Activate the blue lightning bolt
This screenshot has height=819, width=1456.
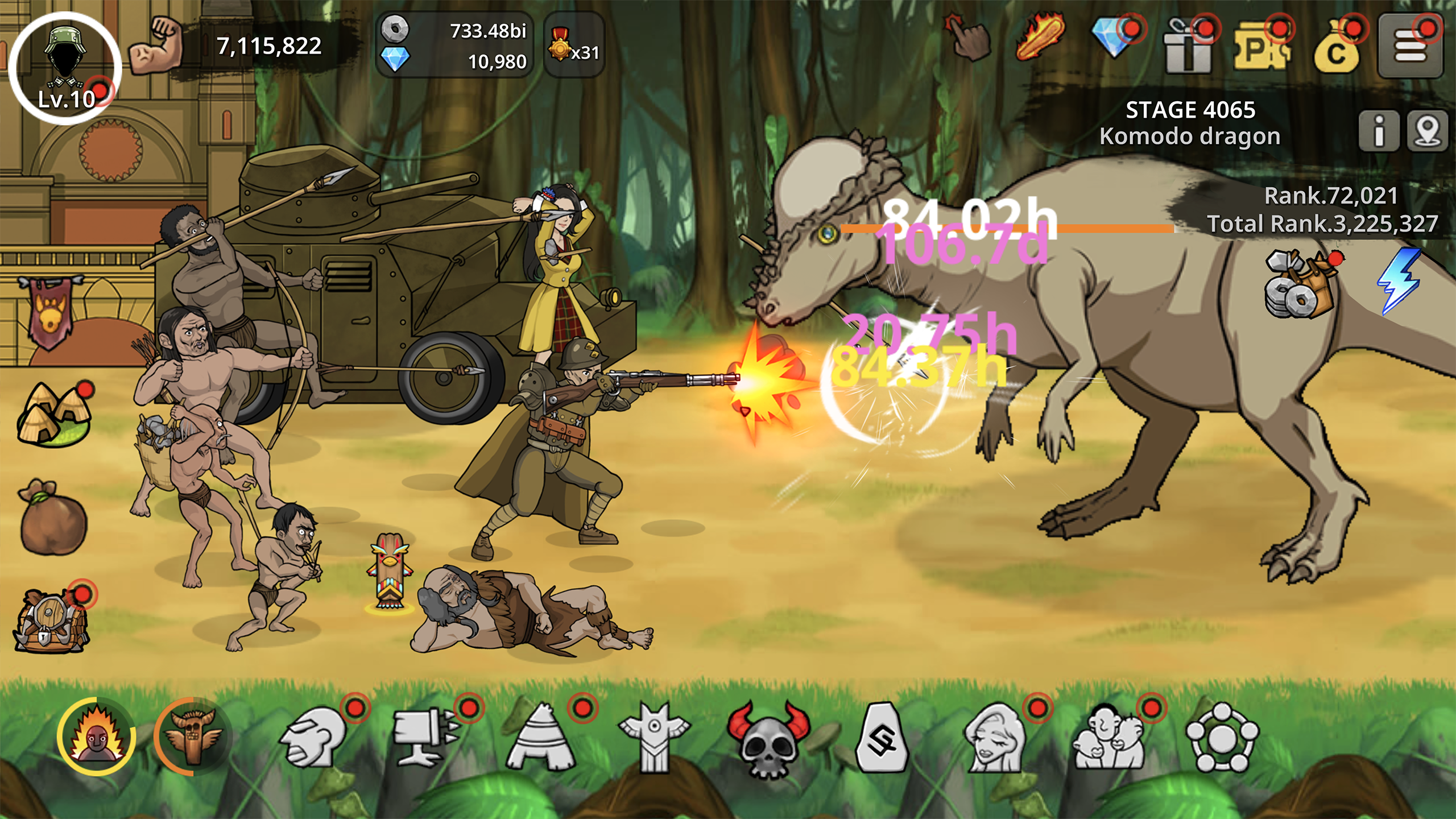(1399, 280)
